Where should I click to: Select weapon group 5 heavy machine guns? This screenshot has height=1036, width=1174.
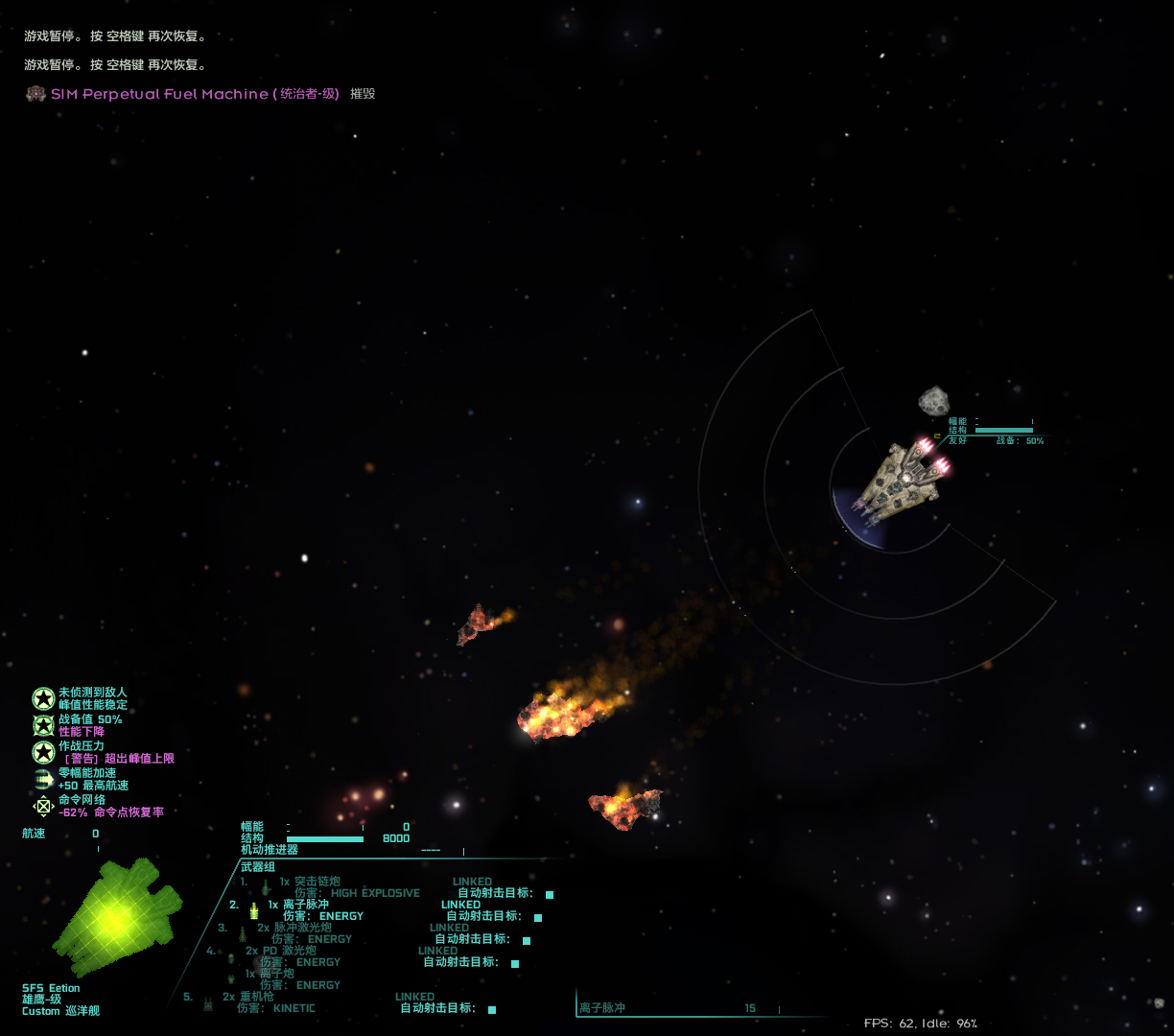(x=256, y=997)
